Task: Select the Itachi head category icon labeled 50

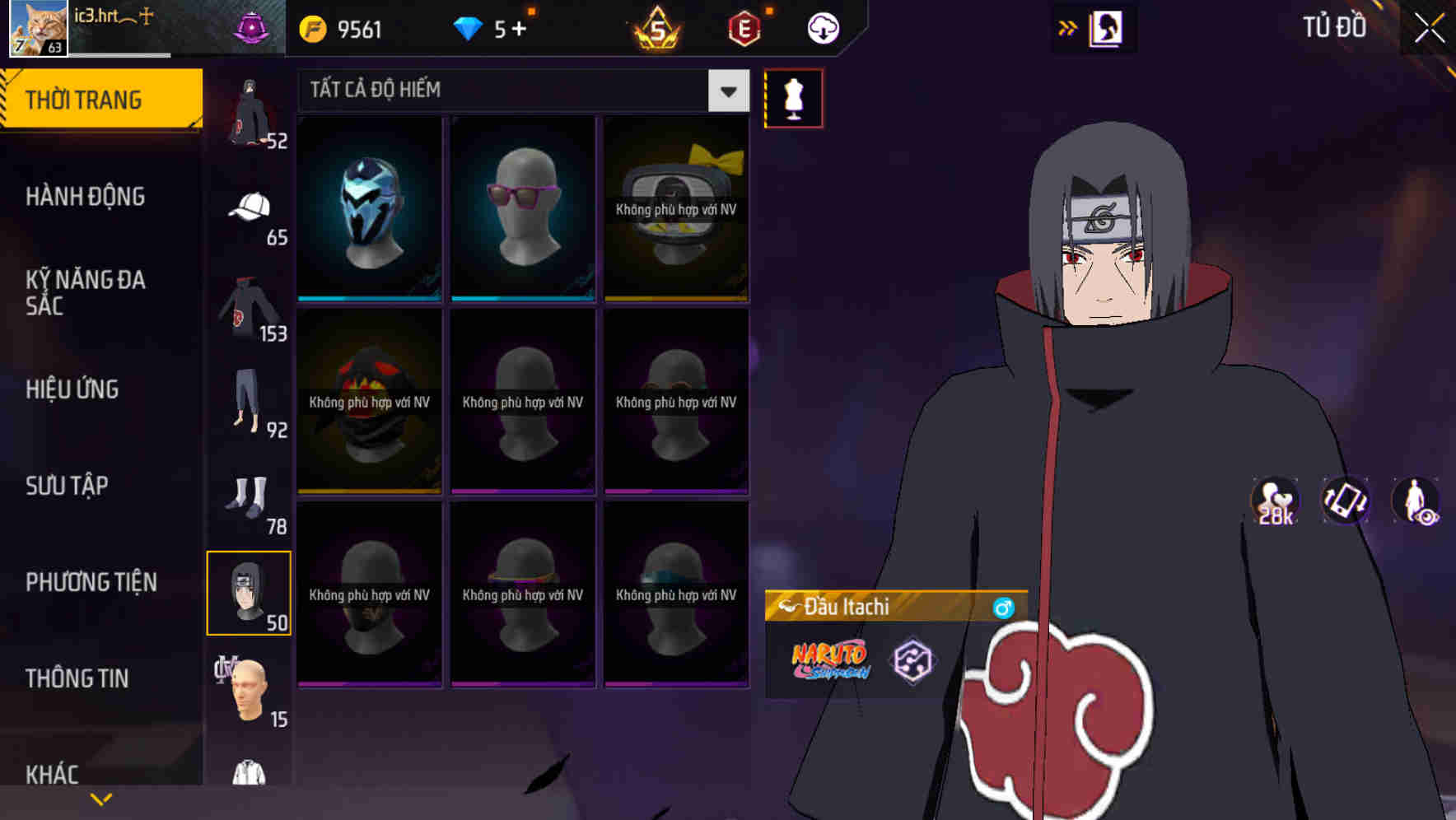Action: tap(250, 591)
